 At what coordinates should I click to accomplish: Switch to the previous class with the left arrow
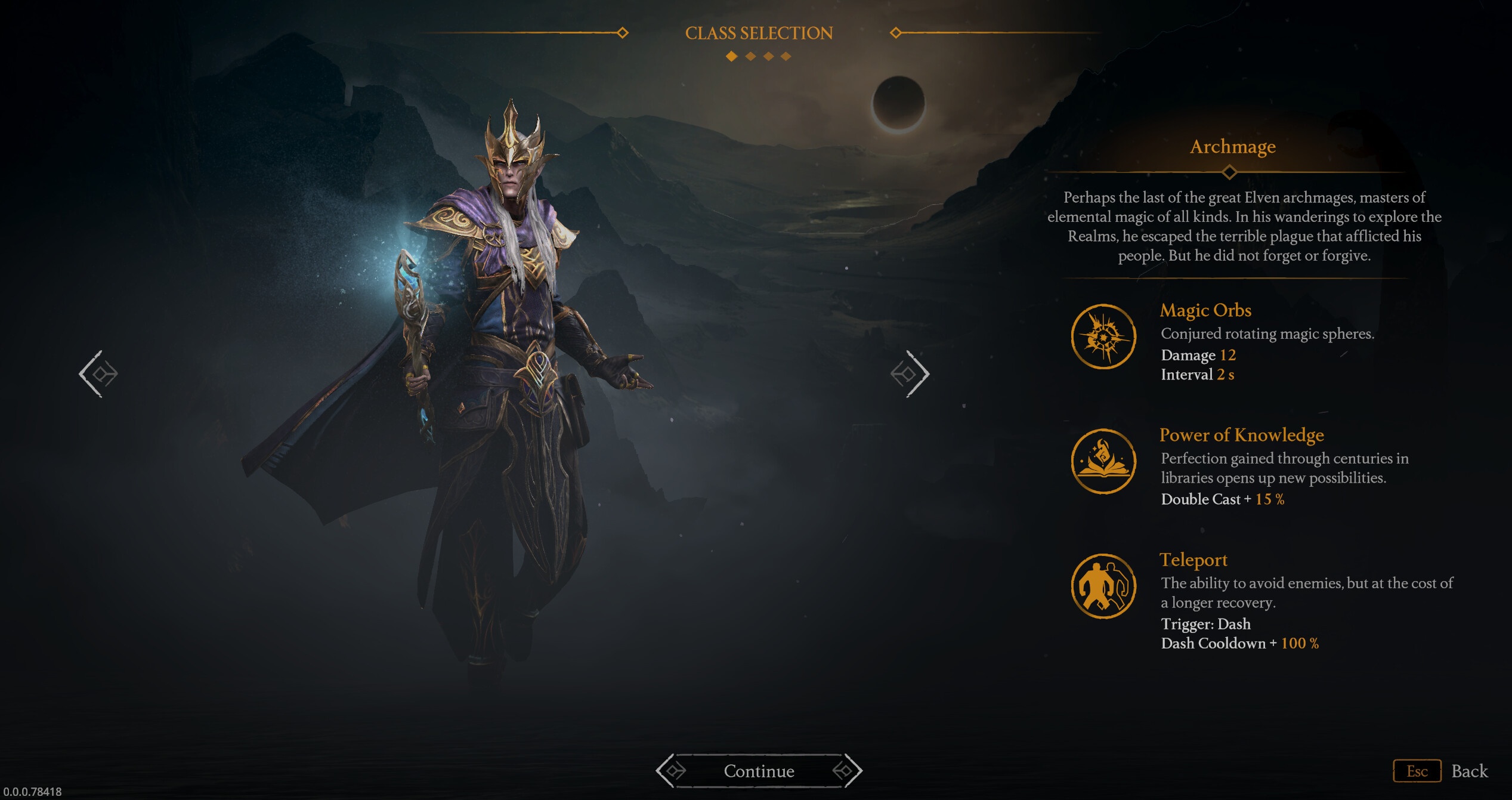[x=99, y=374]
